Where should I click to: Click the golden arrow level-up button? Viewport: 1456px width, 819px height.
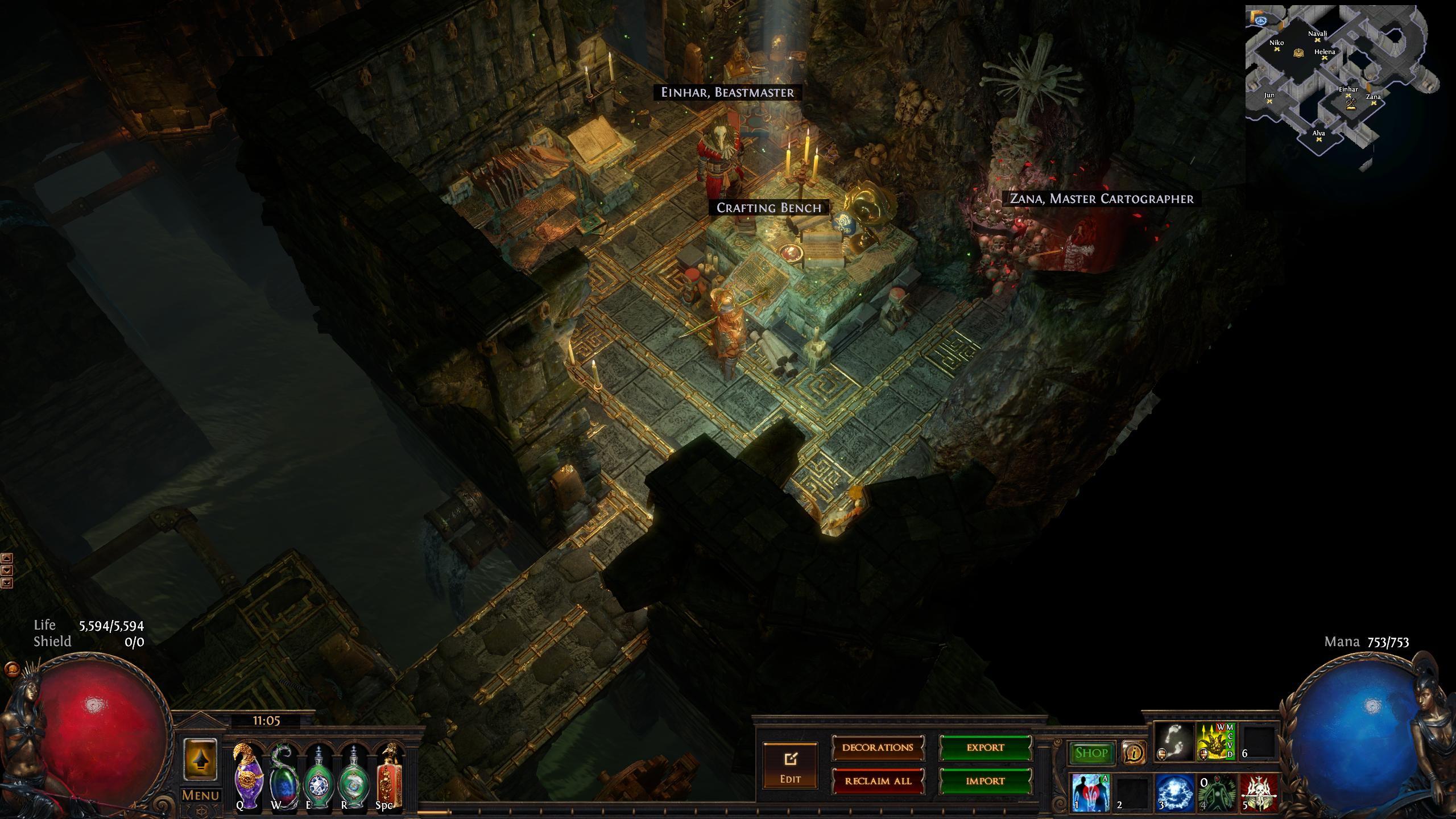pos(200,760)
